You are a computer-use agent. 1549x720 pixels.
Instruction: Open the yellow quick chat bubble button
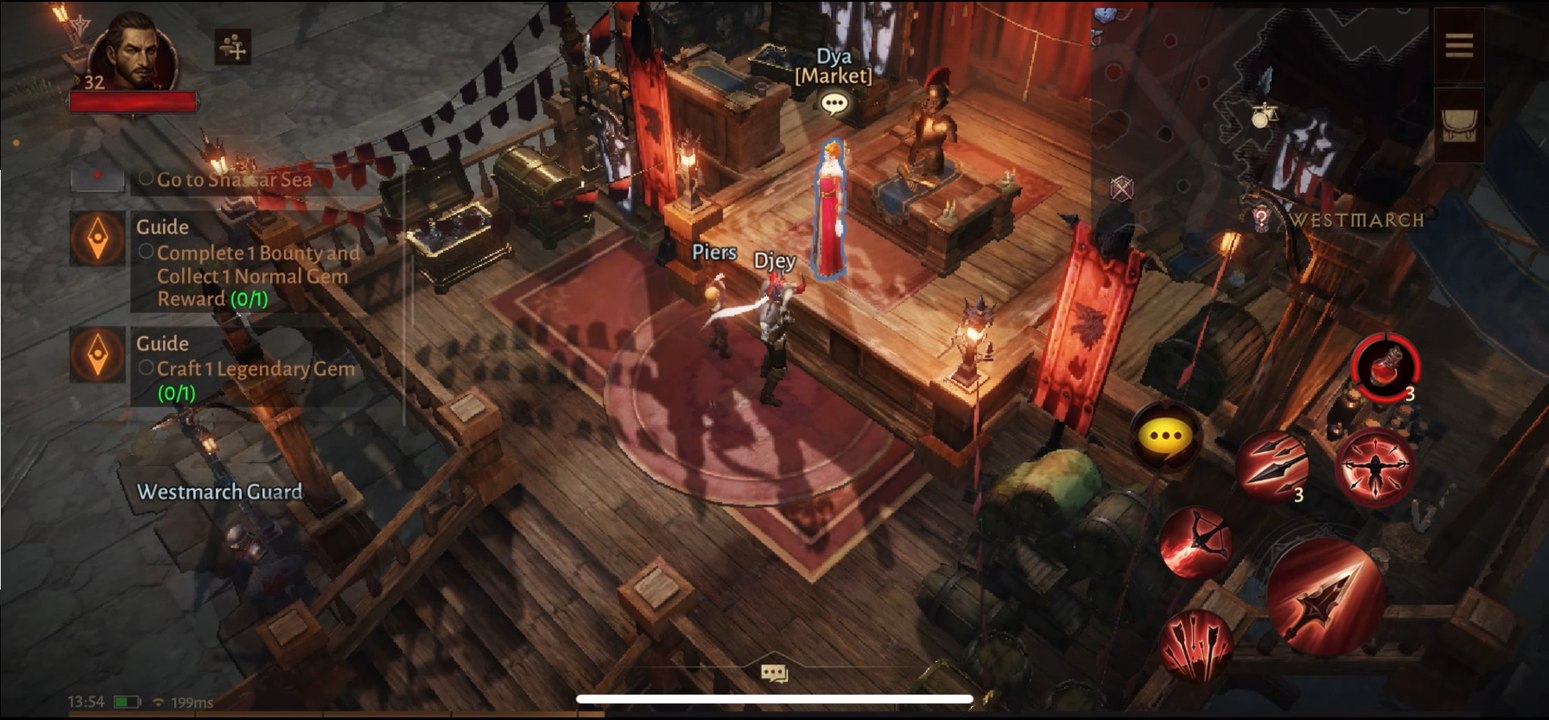[1165, 435]
